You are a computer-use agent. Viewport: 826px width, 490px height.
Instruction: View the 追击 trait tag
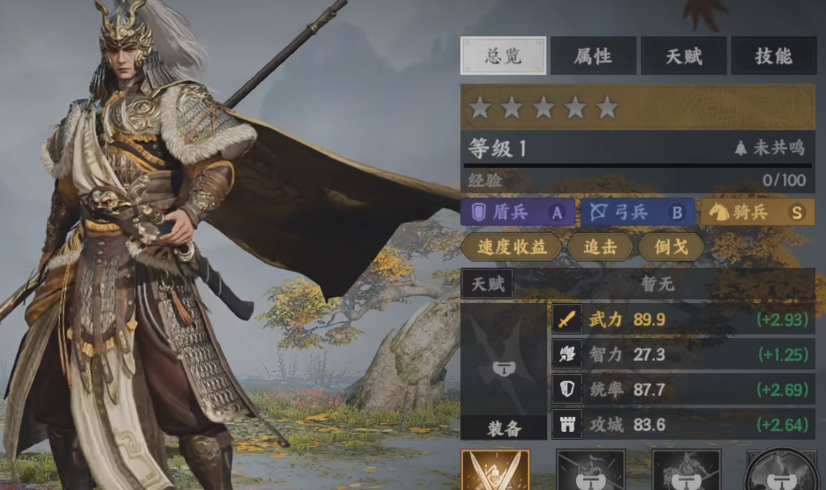point(601,247)
